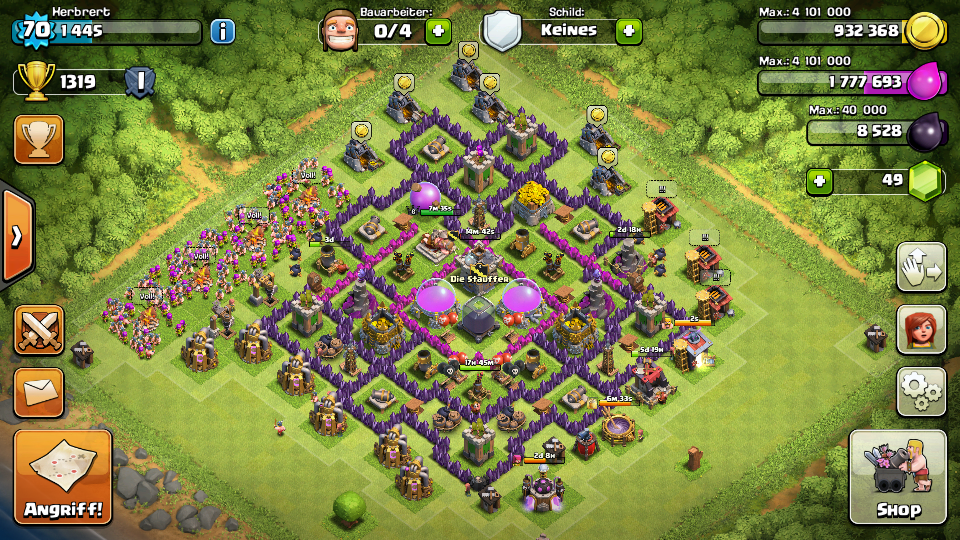Tap the blue info button beside experience
The image size is (960, 540).
(x=222, y=31)
